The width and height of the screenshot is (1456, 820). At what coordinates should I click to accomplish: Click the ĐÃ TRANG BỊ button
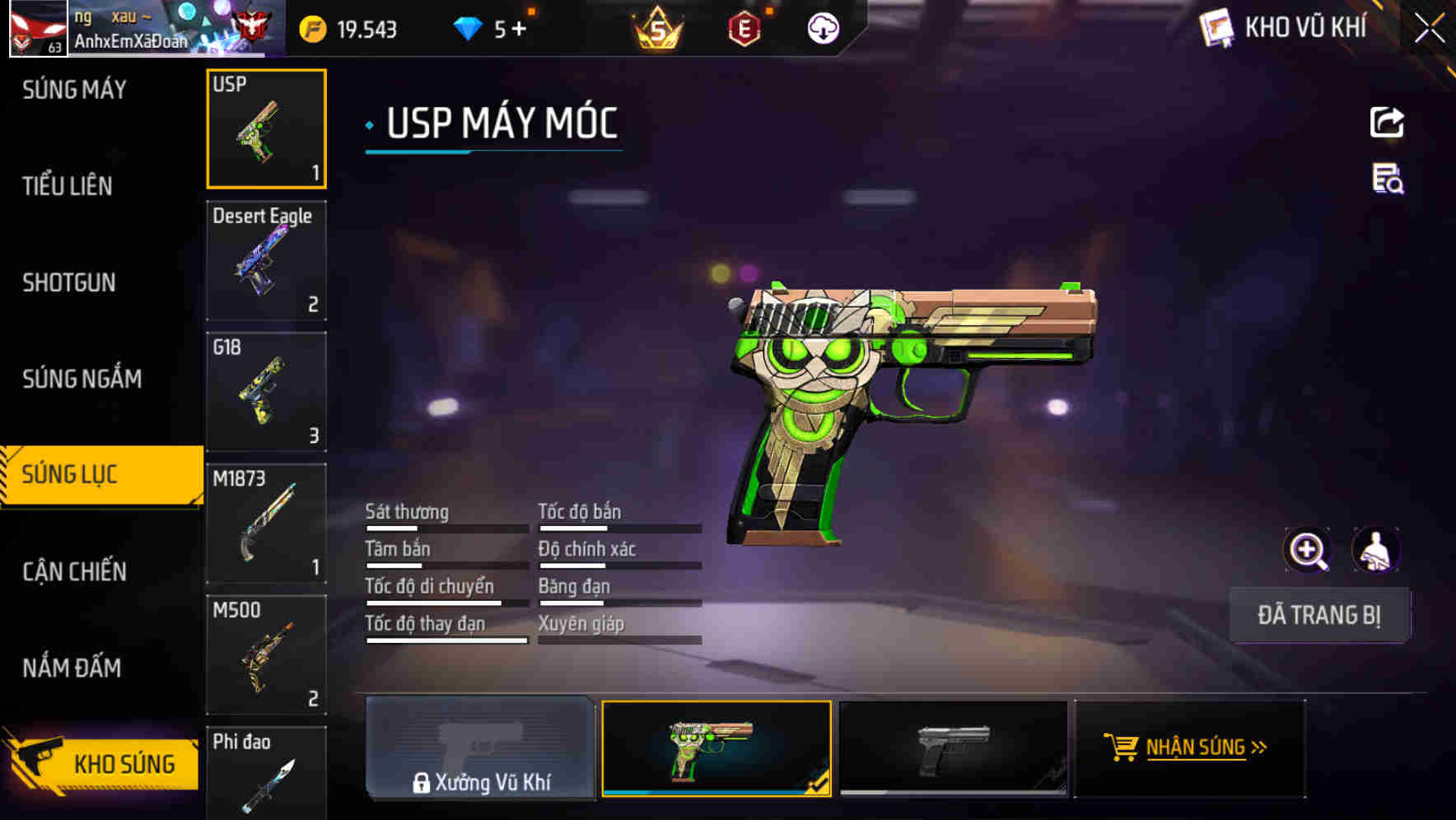pyautogui.click(x=1319, y=615)
